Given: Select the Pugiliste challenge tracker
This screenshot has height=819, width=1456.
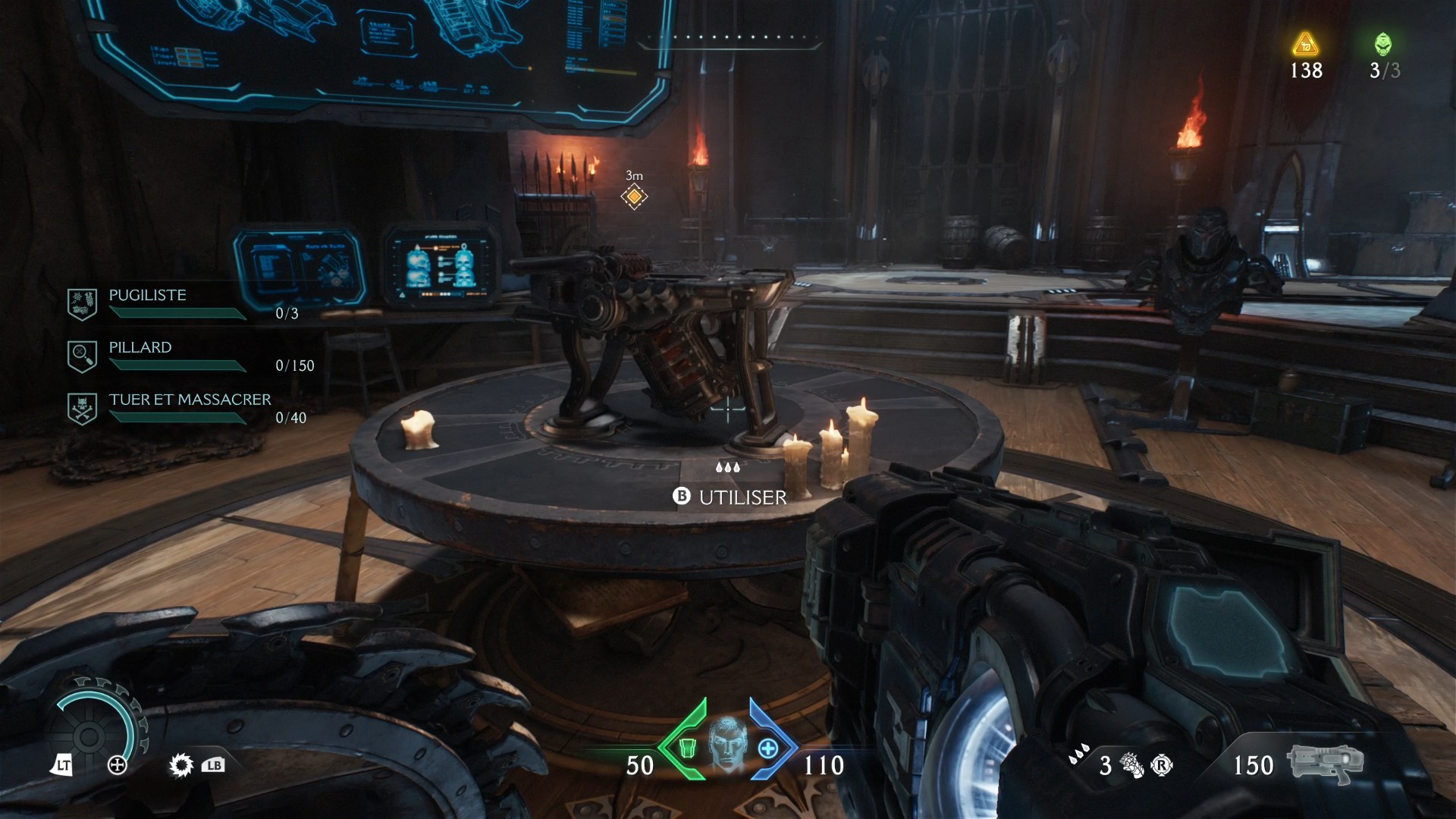Looking at the screenshot, I should [x=147, y=296].
